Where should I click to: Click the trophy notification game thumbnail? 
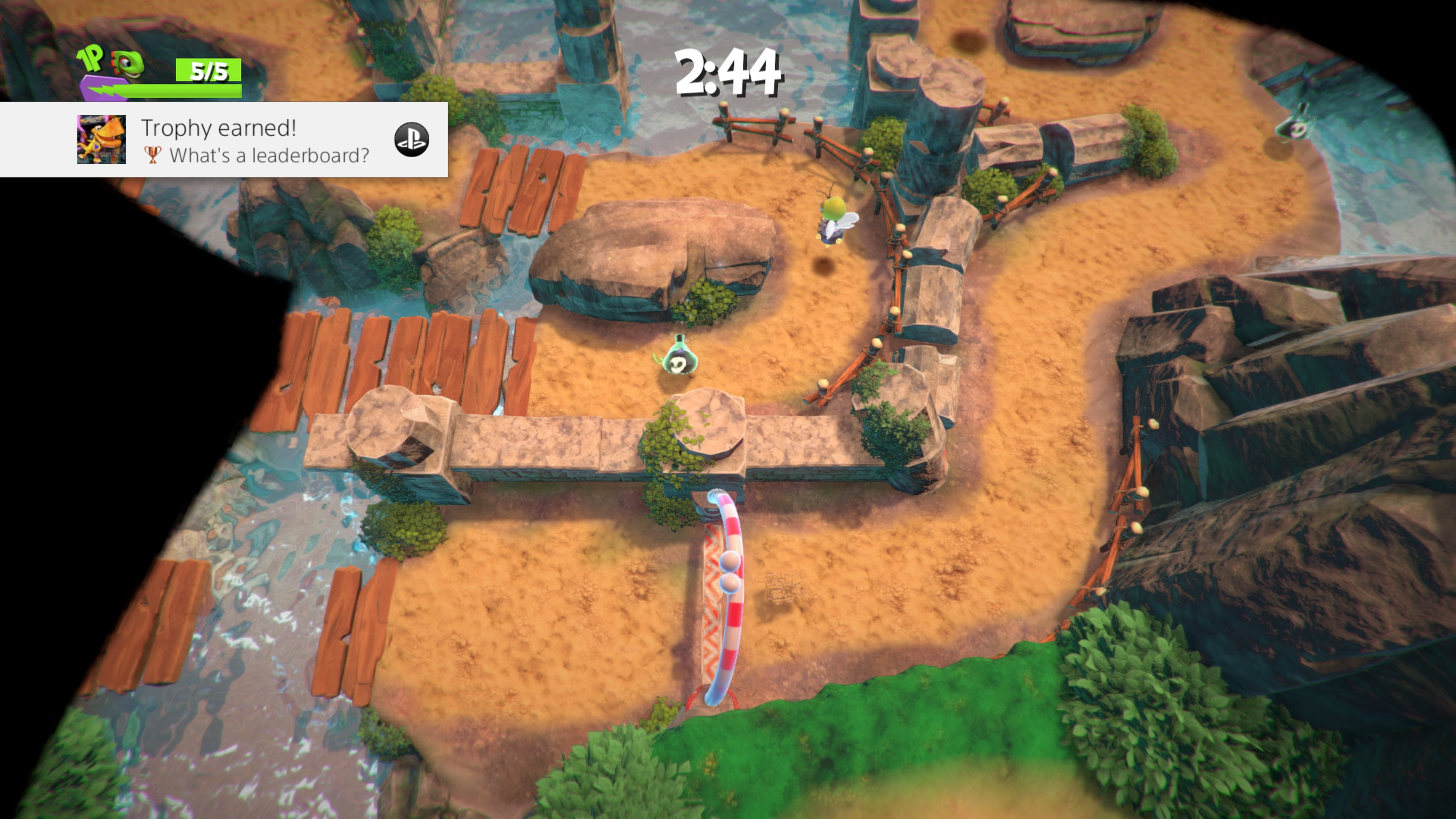click(x=102, y=140)
